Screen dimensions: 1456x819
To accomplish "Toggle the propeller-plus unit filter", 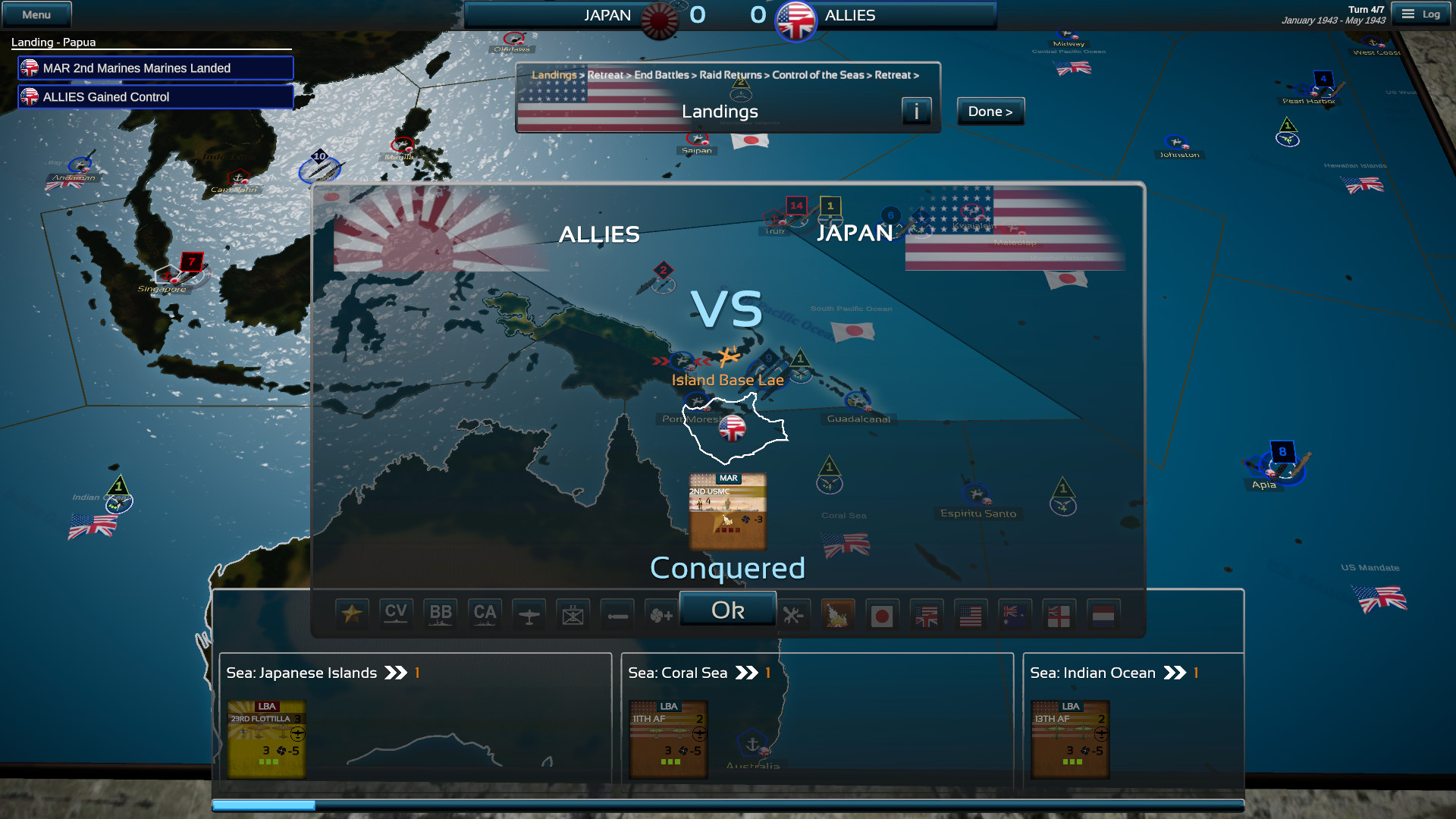I will [x=661, y=613].
